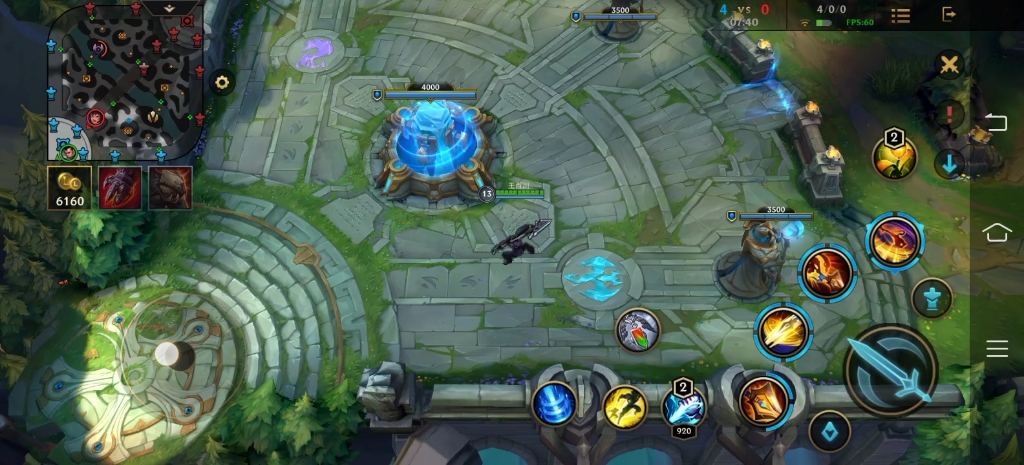The image size is (1024, 465).
Task: Use the yellow flower ward trinket
Action: (x=894, y=157)
